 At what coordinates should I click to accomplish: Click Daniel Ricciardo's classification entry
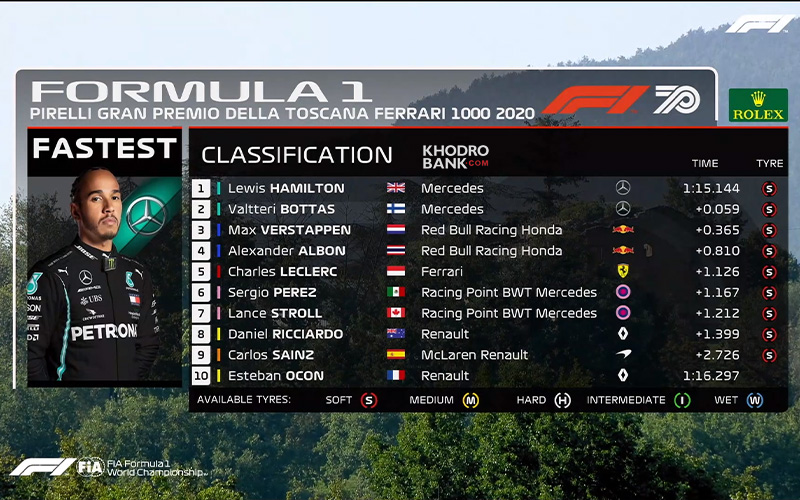(285, 334)
